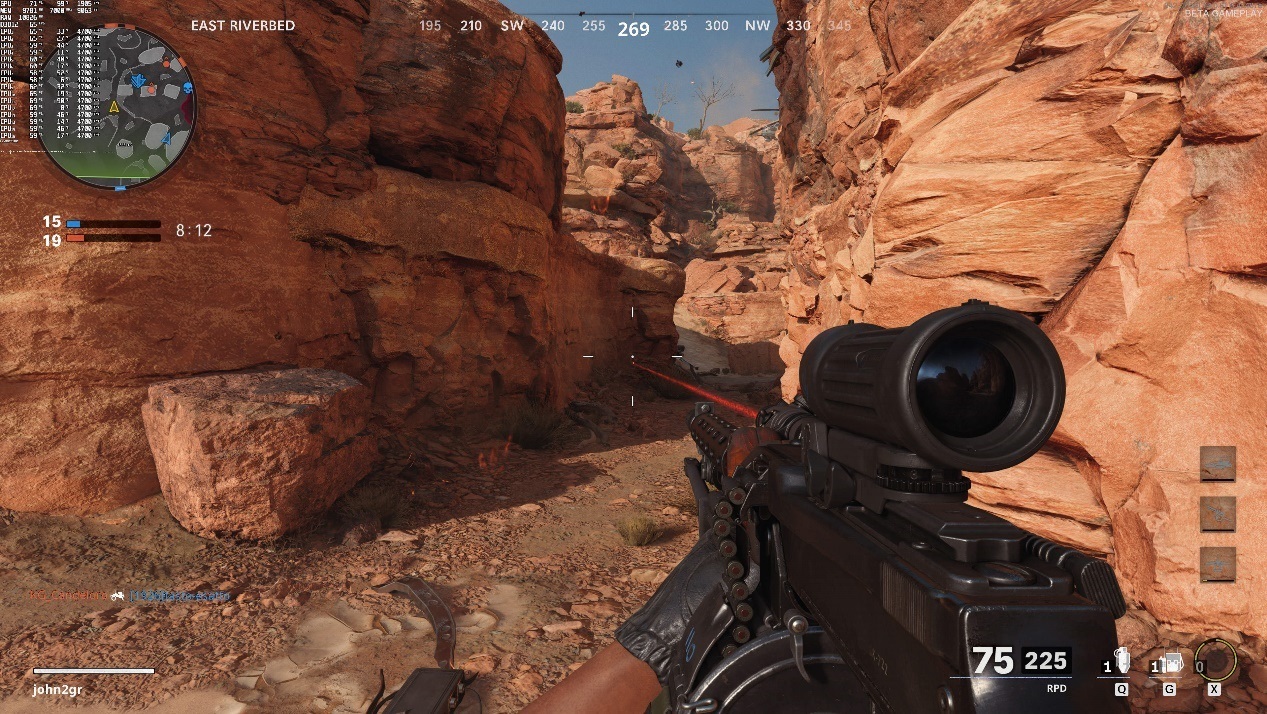Activate the circular field upgrade icon
The width and height of the screenshot is (1267, 714).
(1215, 661)
